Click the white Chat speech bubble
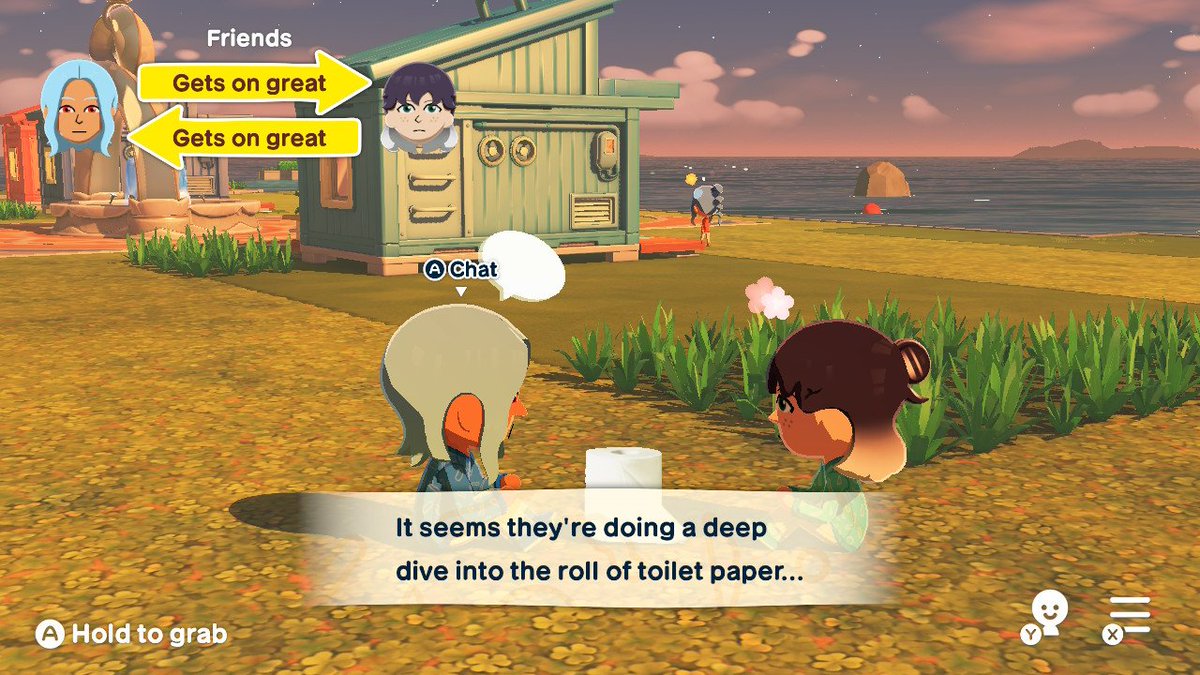 point(520,266)
